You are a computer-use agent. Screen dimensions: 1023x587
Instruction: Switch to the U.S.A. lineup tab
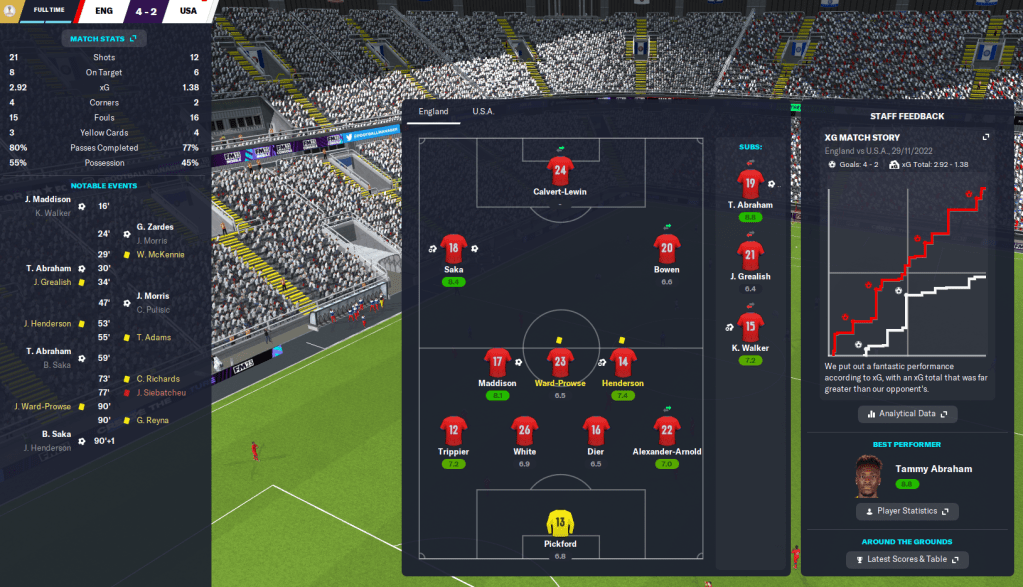tap(483, 112)
